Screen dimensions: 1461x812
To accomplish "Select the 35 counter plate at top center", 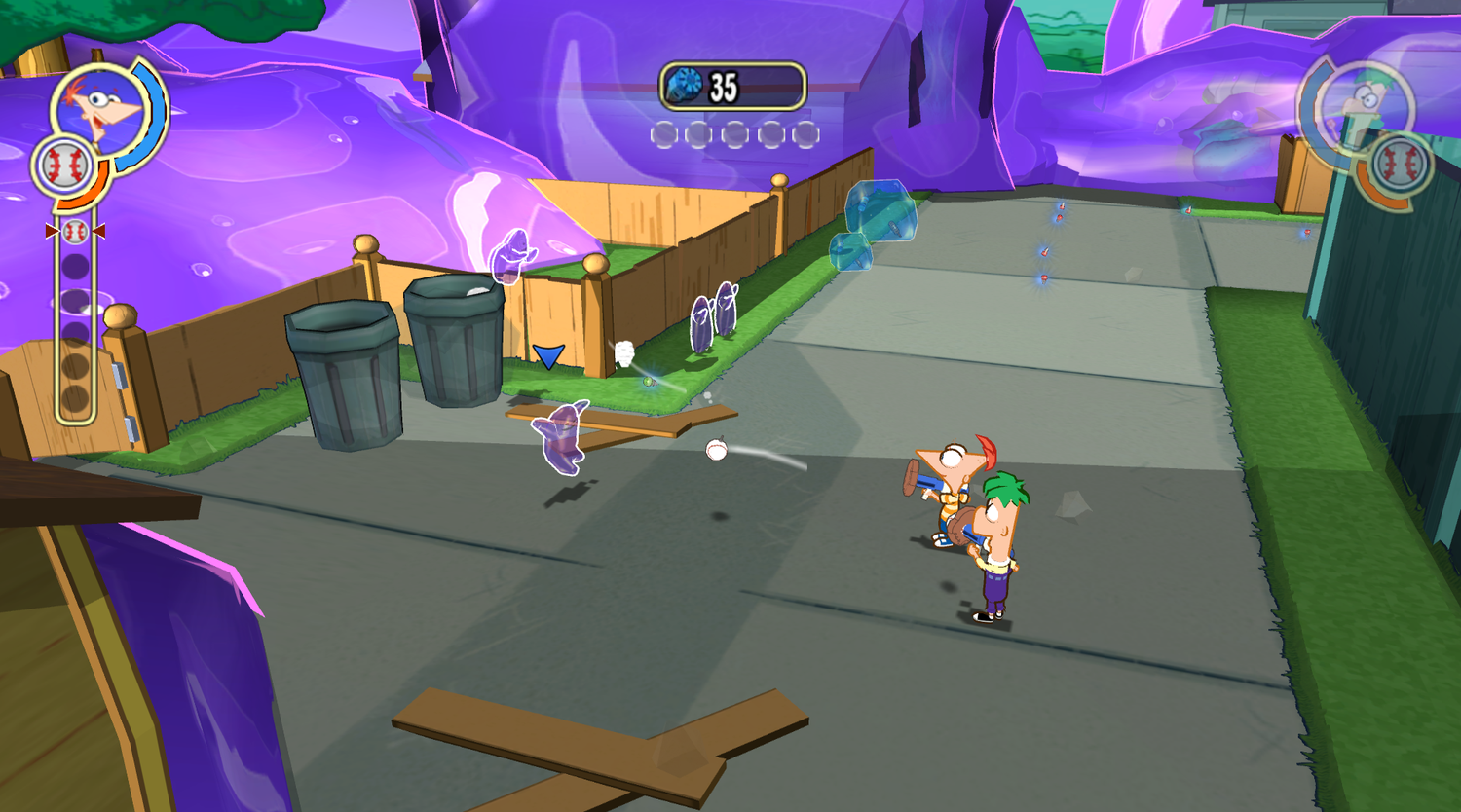I will pos(732,87).
